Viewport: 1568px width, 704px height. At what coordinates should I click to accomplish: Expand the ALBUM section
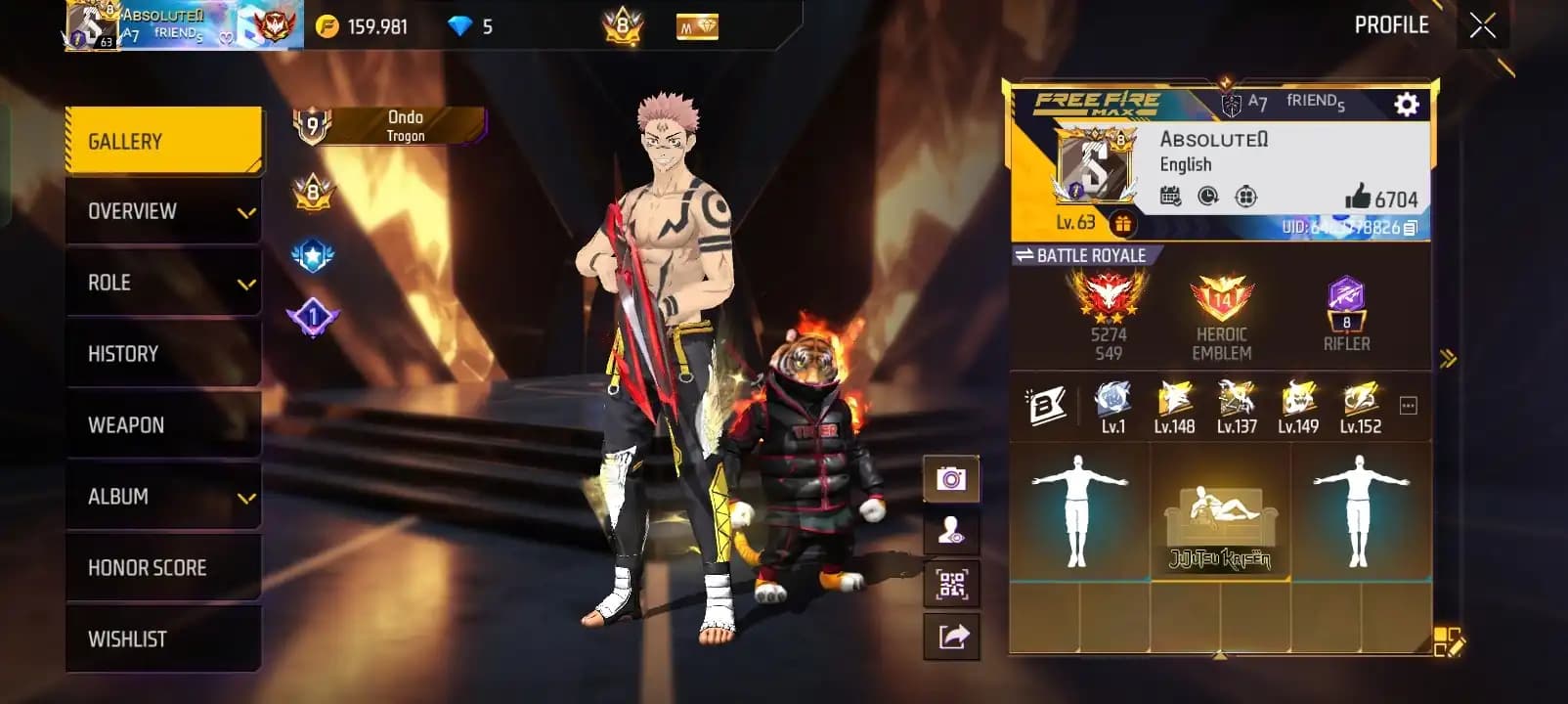click(x=162, y=496)
